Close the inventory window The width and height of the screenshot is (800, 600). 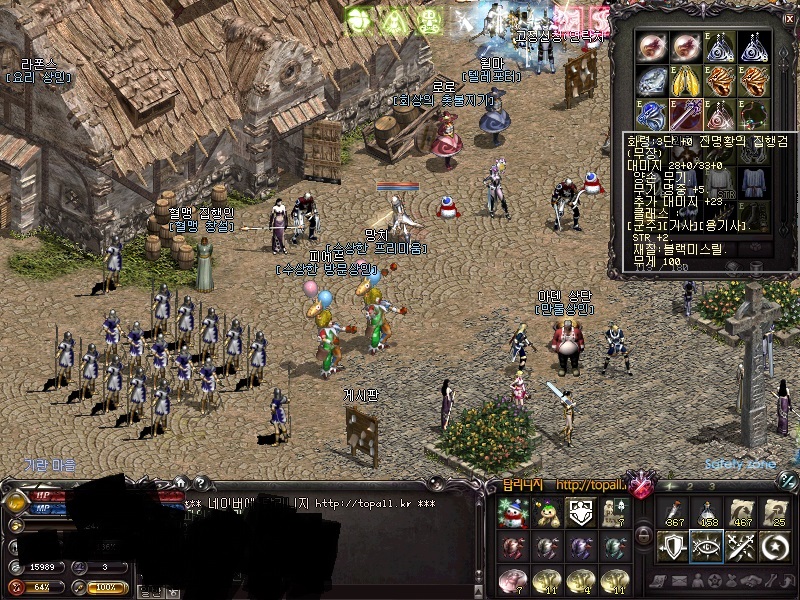tap(790, 17)
